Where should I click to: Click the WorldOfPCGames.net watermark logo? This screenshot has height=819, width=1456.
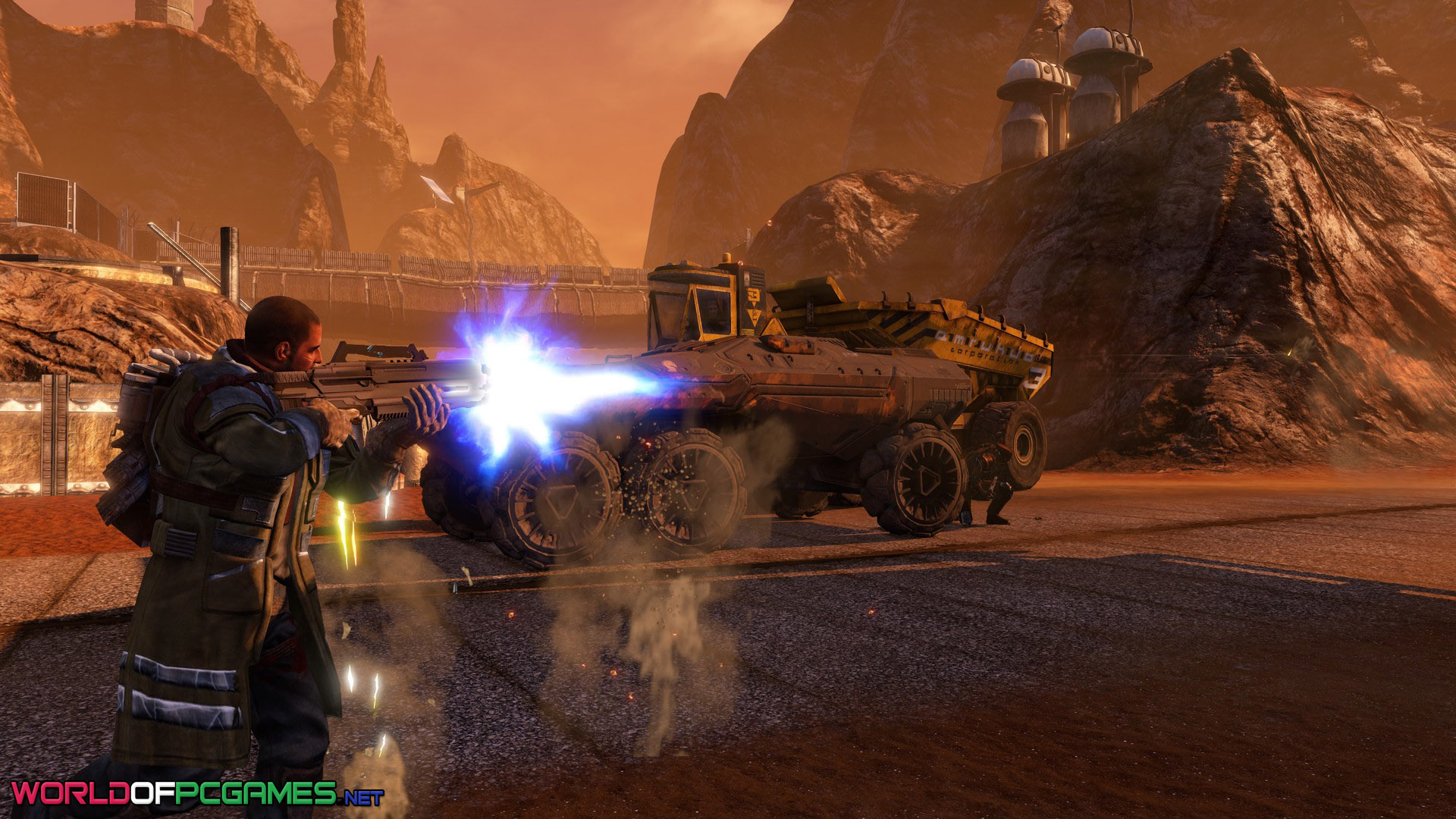click(196, 794)
